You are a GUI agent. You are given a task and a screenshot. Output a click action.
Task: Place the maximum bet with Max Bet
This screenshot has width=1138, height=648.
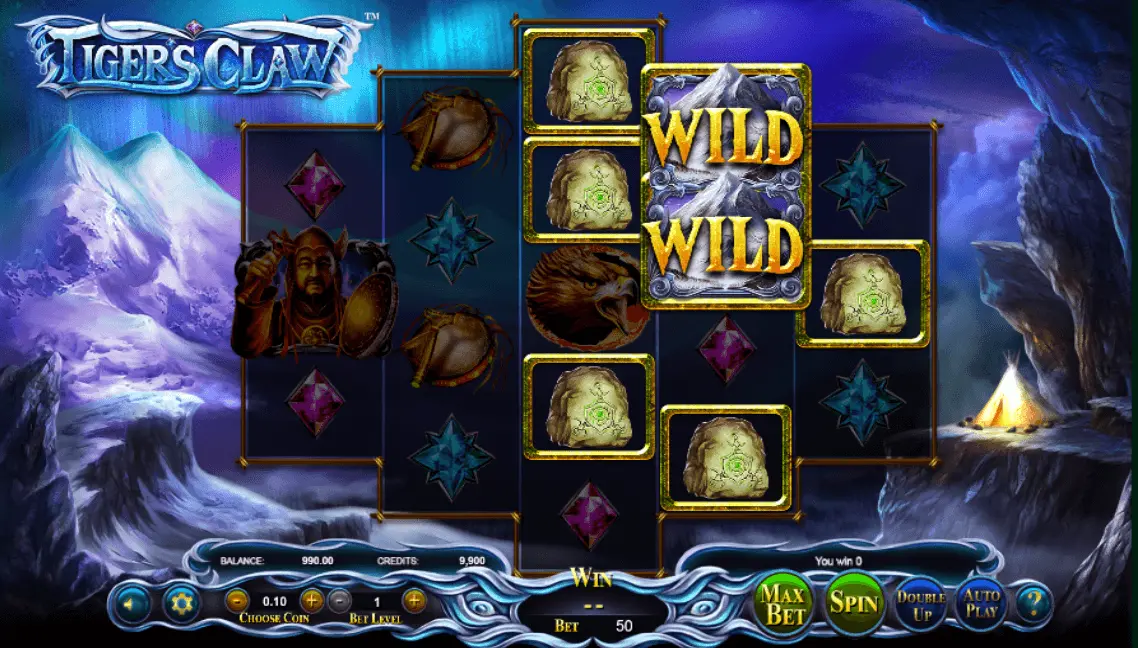pos(785,603)
